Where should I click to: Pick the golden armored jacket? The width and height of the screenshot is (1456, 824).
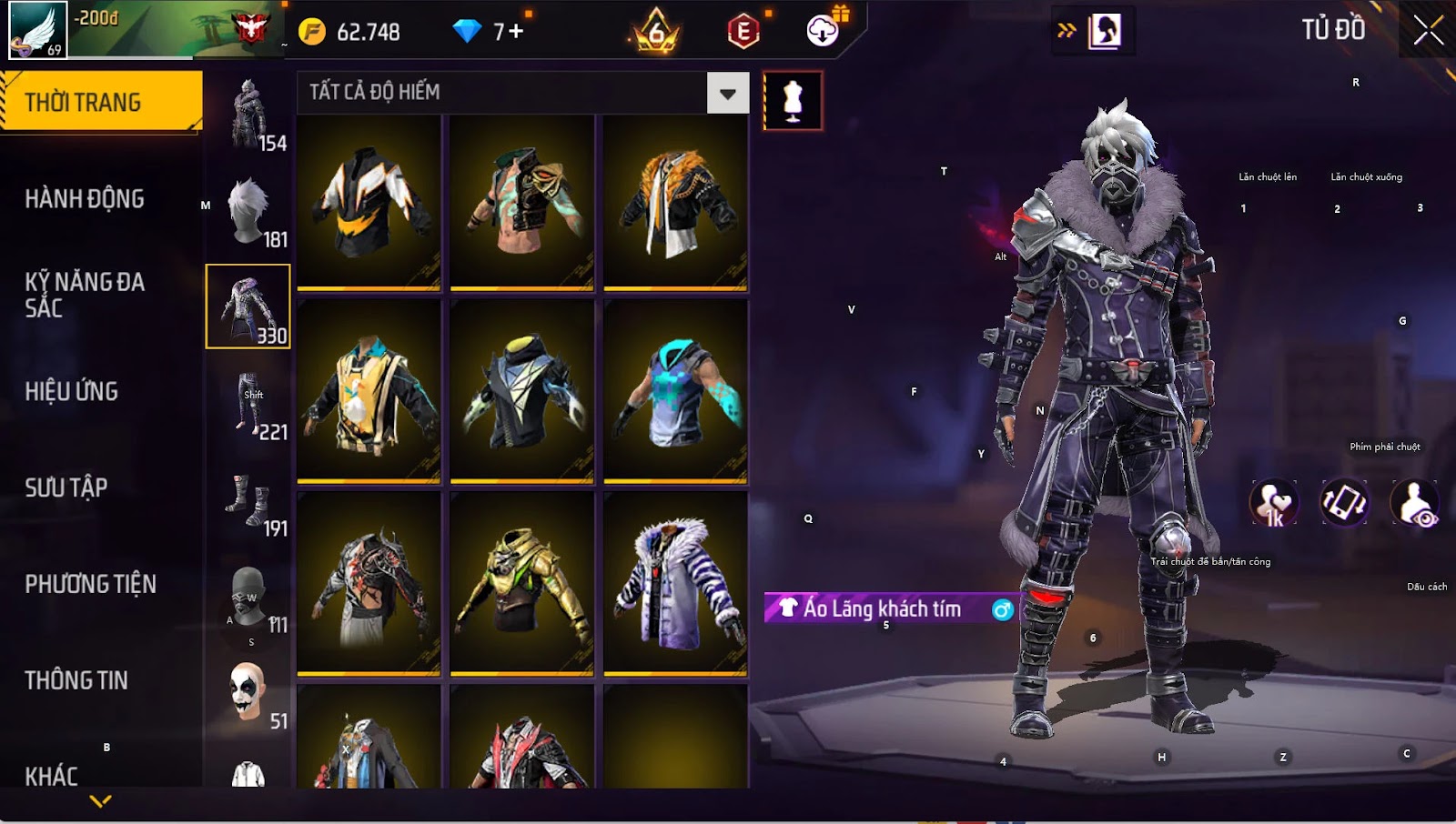tap(521, 583)
